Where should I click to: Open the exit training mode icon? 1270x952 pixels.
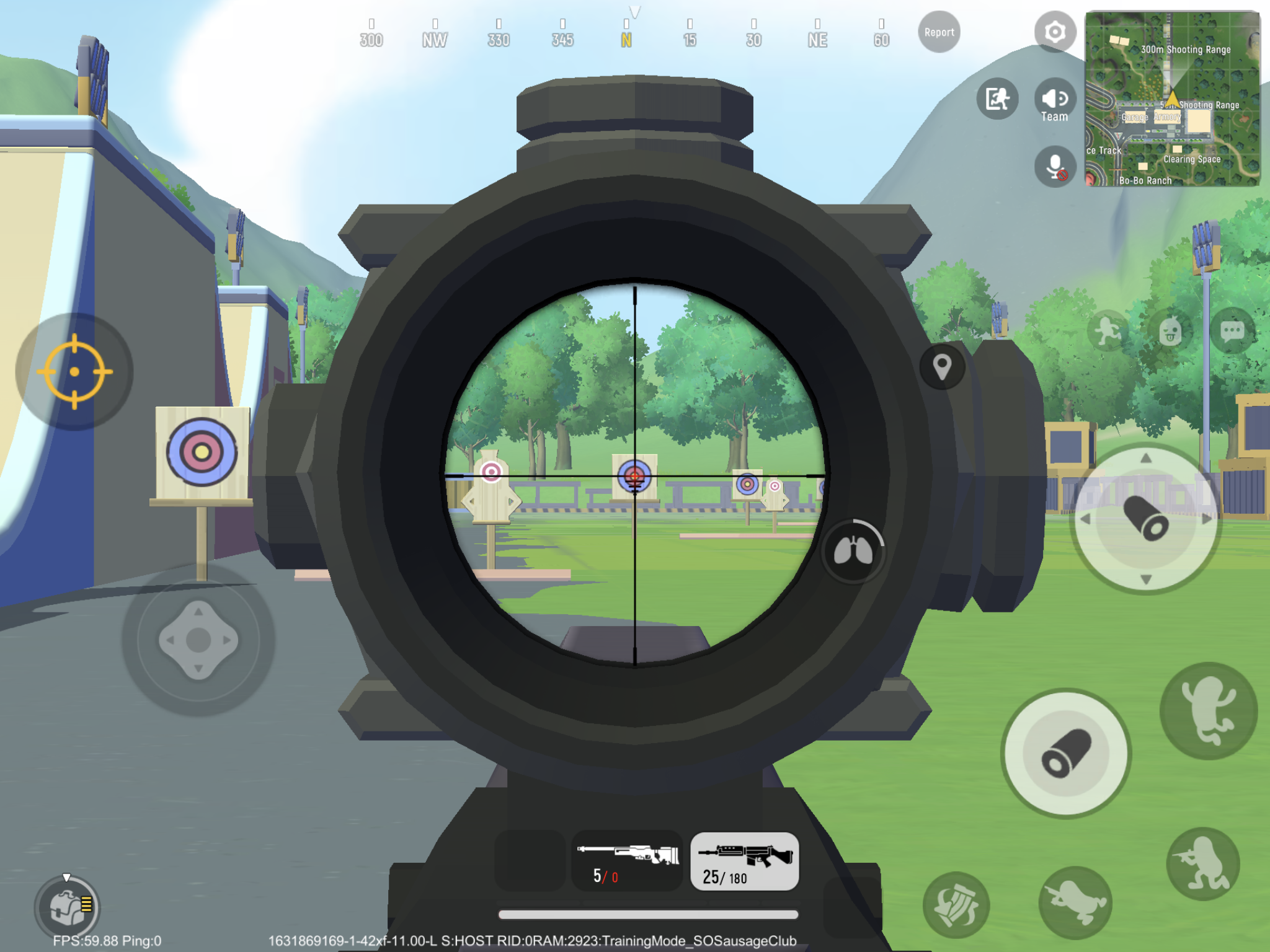(998, 98)
